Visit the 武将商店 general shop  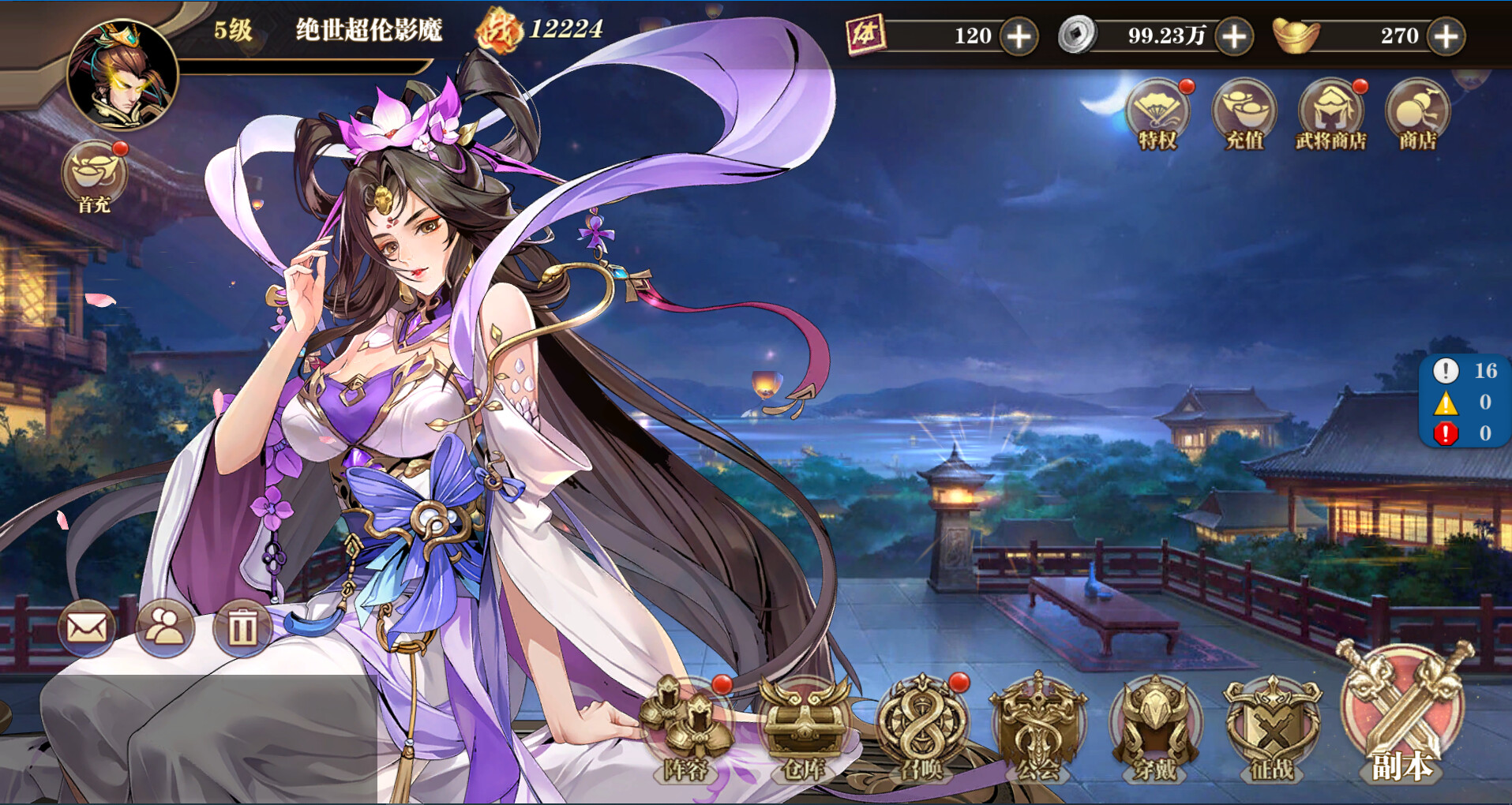point(1332,114)
